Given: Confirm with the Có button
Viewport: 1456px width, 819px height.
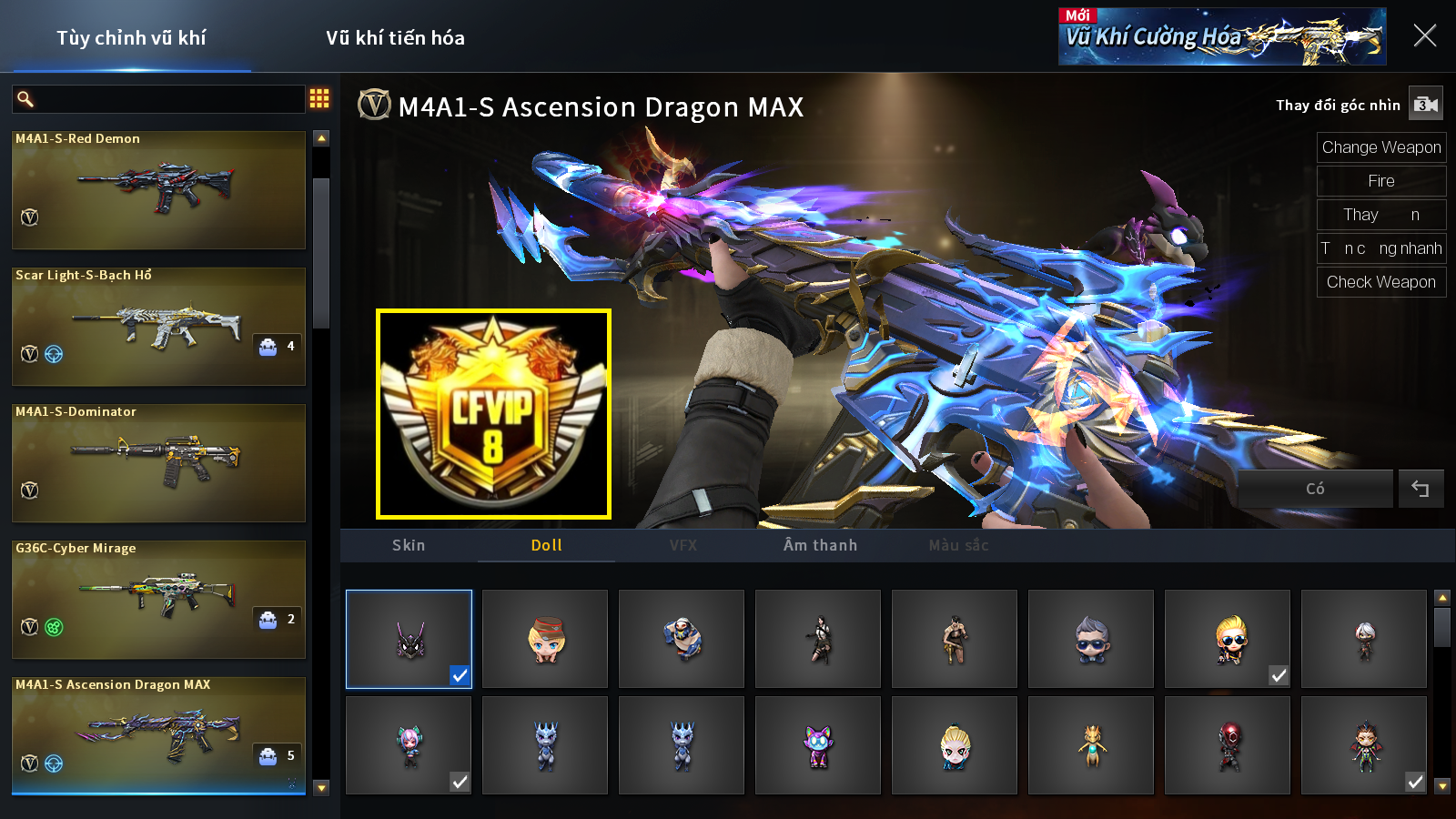Looking at the screenshot, I should [x=1315, y=489].
